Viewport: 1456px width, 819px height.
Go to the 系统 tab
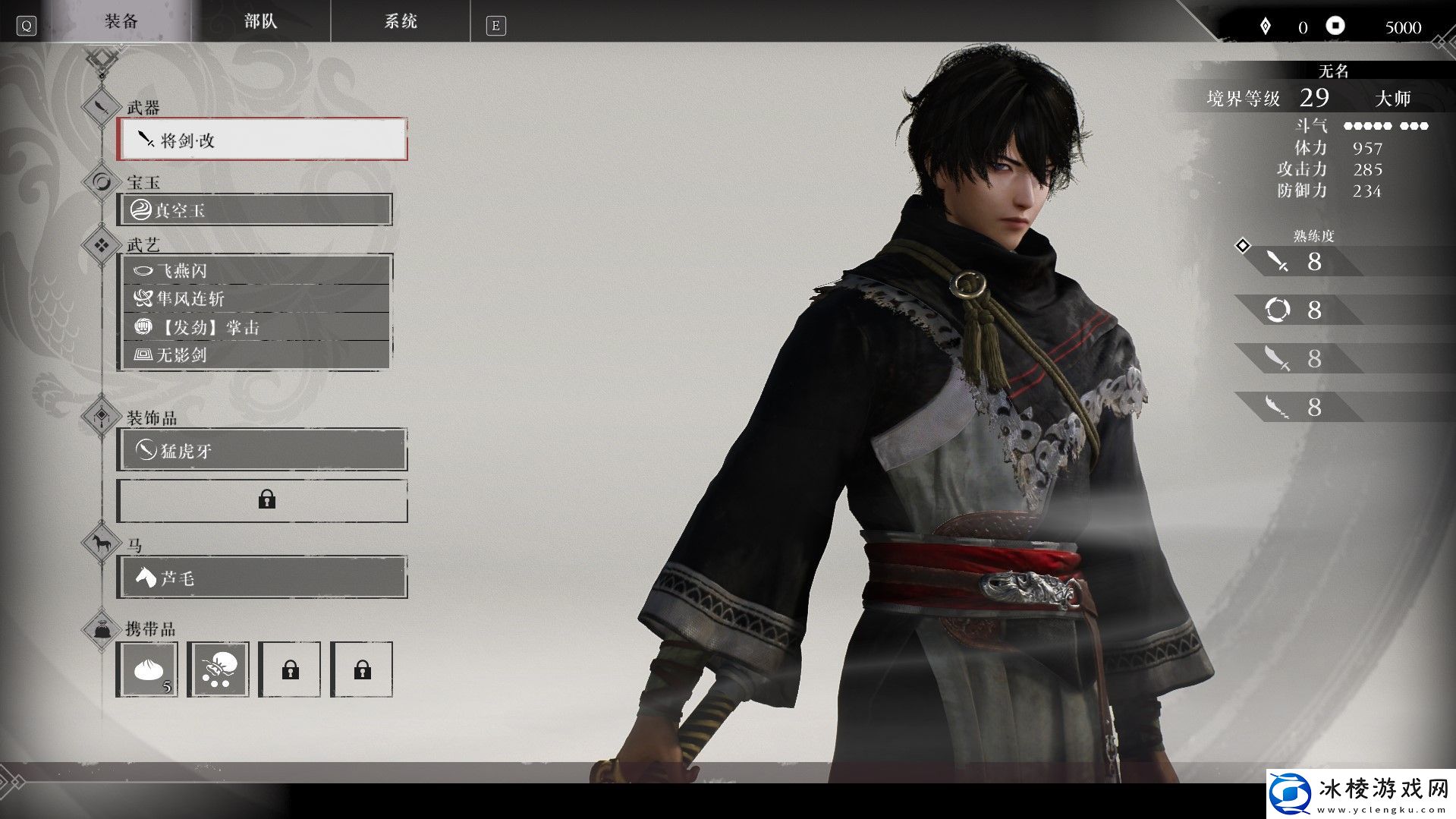pos(400,21)
